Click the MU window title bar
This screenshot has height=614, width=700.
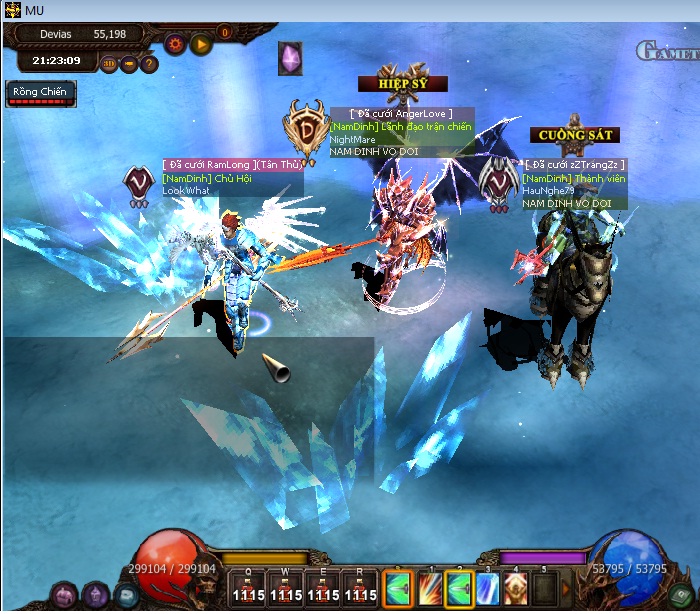tap(350, 10)
